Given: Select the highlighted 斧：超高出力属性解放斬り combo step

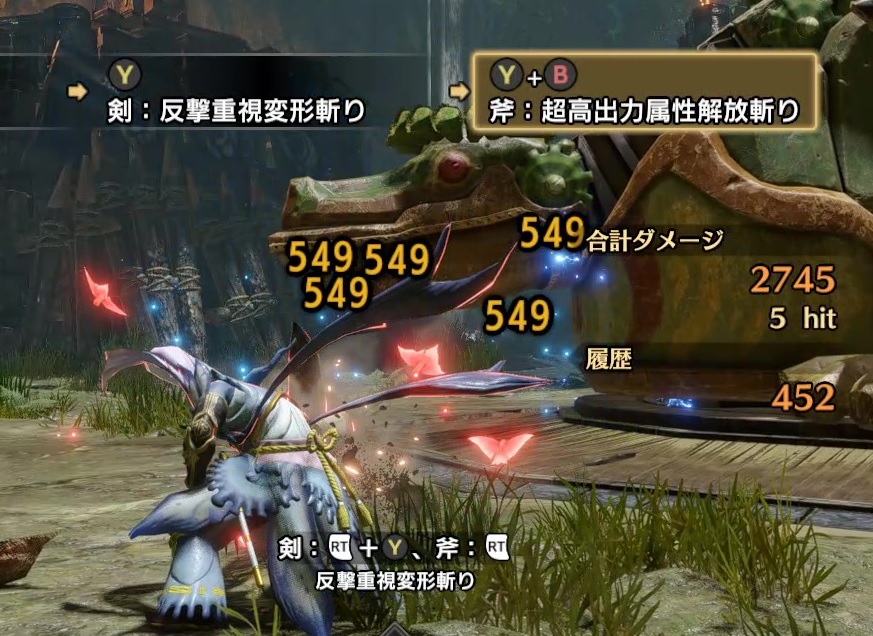Looking at the screenshot, I should tap(645, 91).
